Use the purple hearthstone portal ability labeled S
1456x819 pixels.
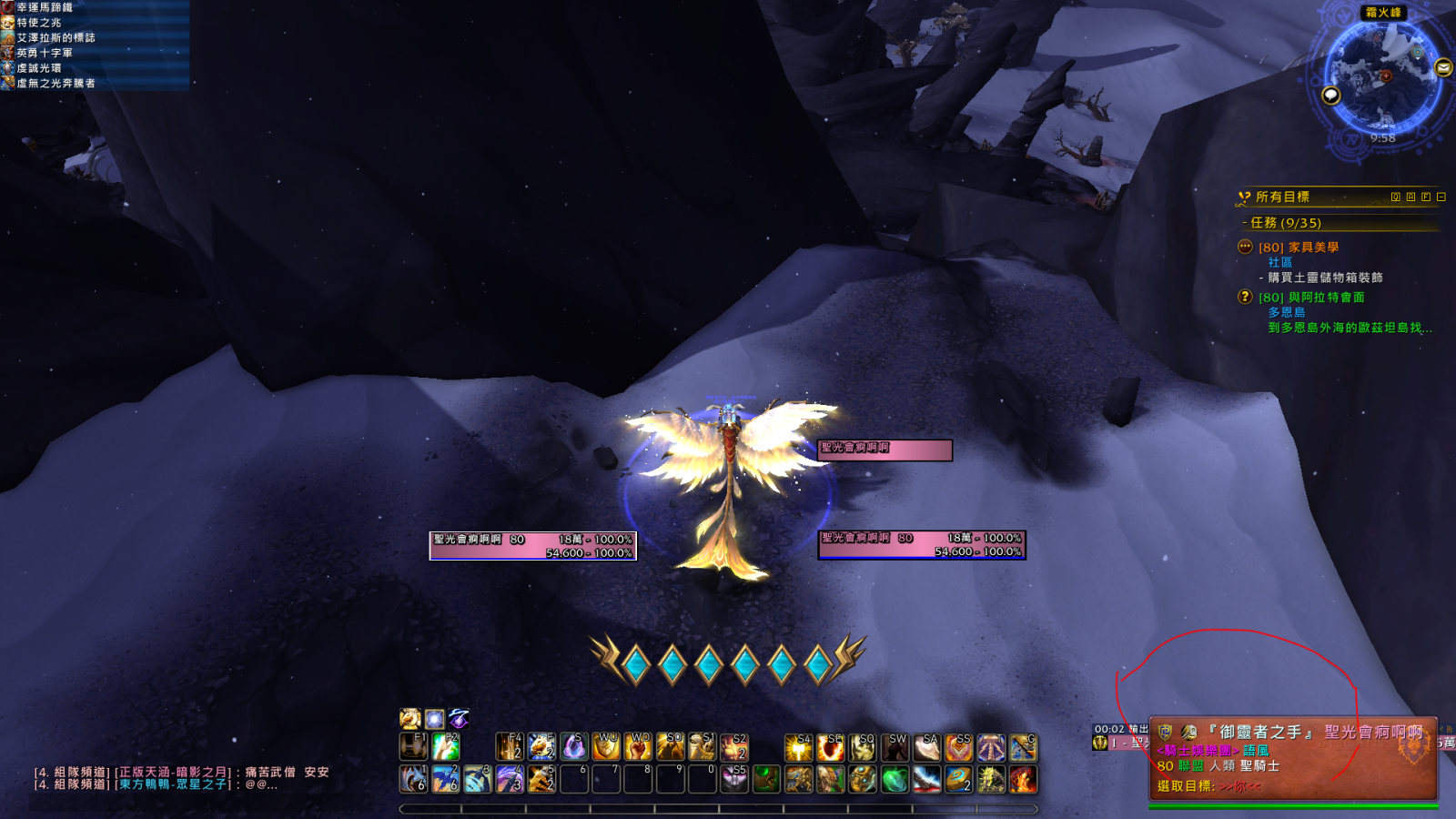(573, 747)
